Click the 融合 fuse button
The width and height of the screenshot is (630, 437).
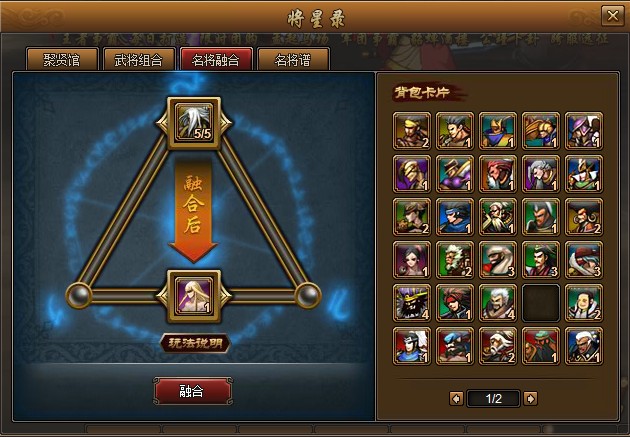pyautogui.click(x=192, y=391)
